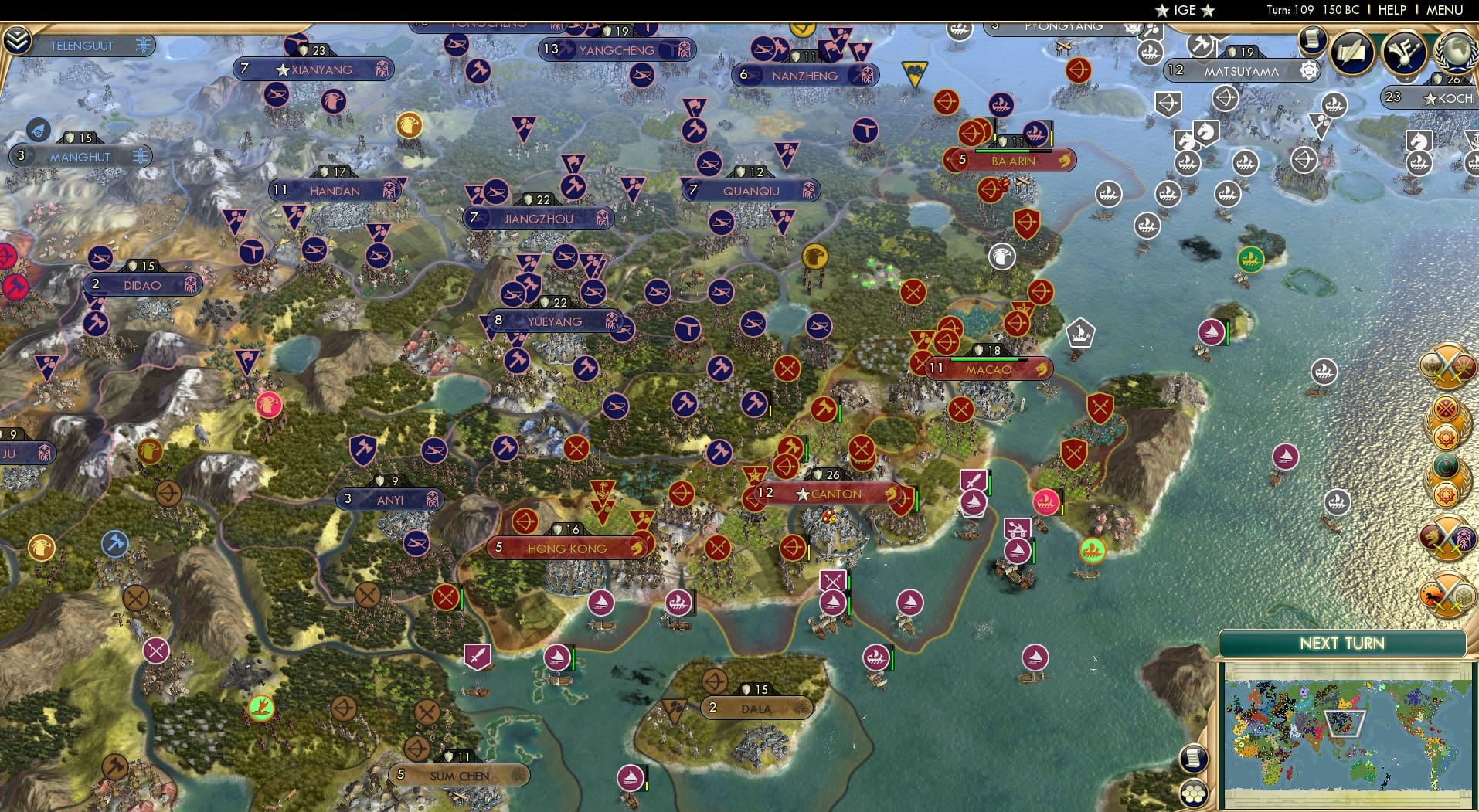Toggle the trireme notification near Pyongyang
This screenshot has height=812, width=1479.
click(959, 32)
